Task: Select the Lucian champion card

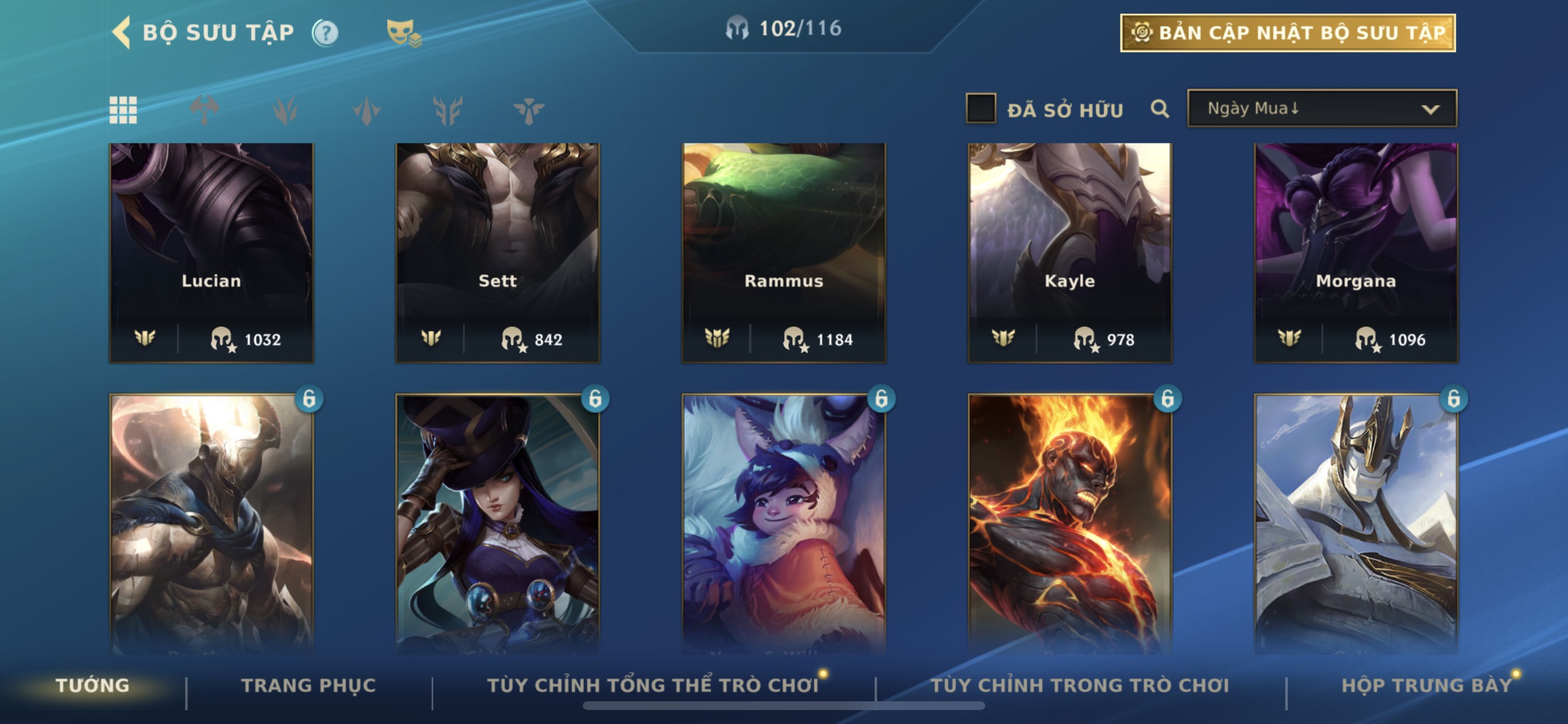Action: 211,252
